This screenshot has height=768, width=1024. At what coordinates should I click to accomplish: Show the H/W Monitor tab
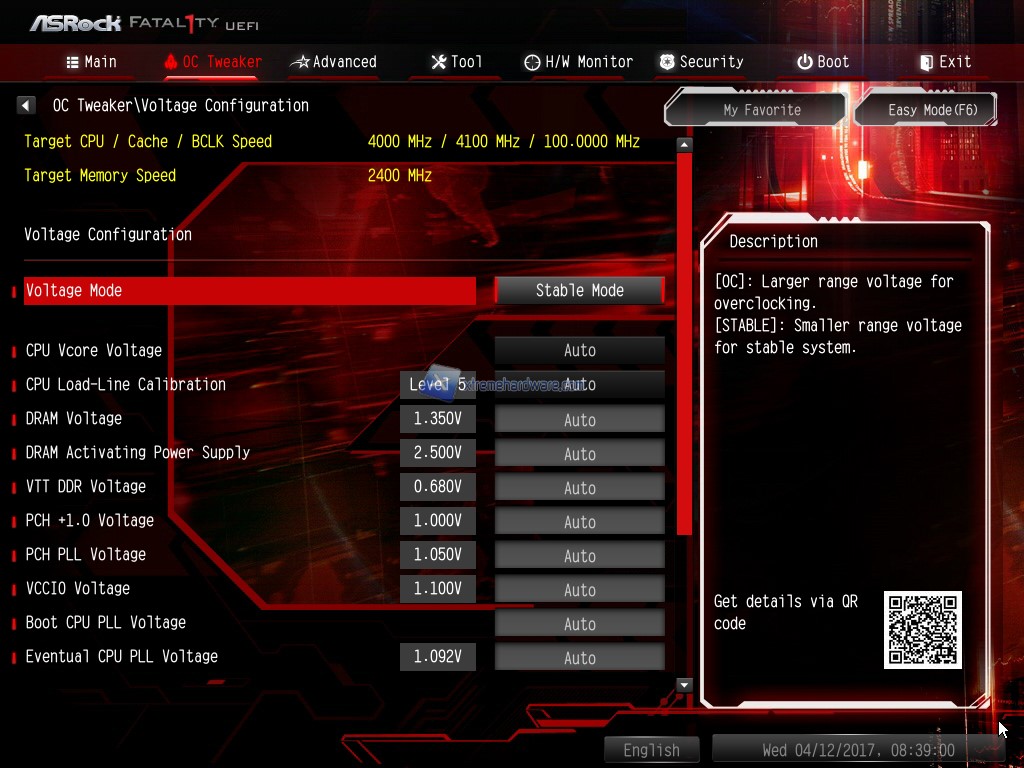click(x=578, y=62)
